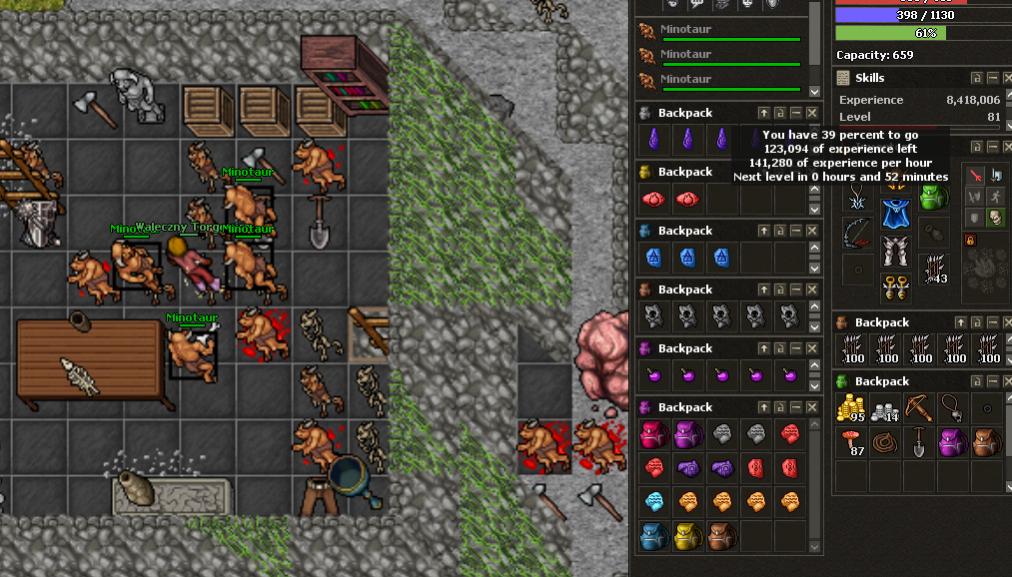Viewport: 1012px width, 577px height.
Task: Pick the platinum coin stack of 14
Action: 884,408
